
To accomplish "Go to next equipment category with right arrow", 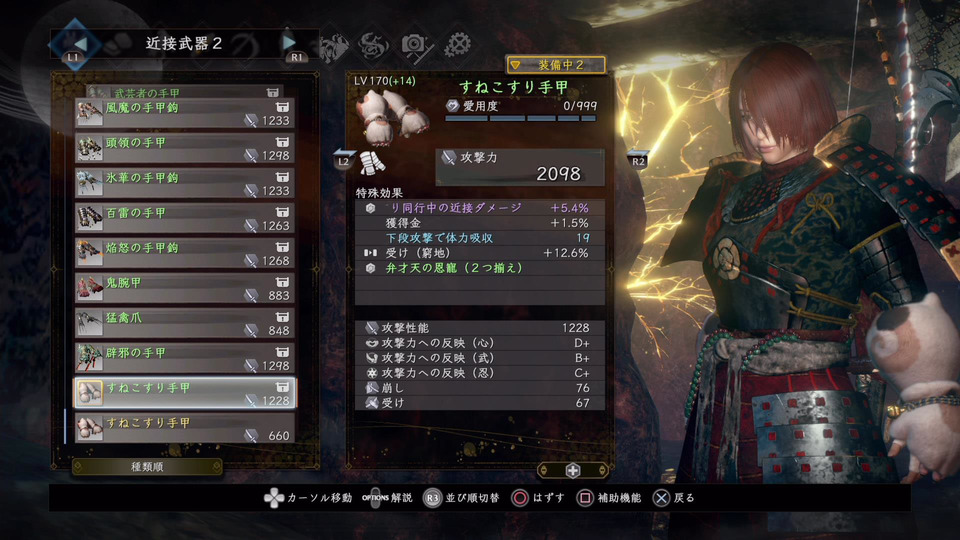I will tap(290, 43).
